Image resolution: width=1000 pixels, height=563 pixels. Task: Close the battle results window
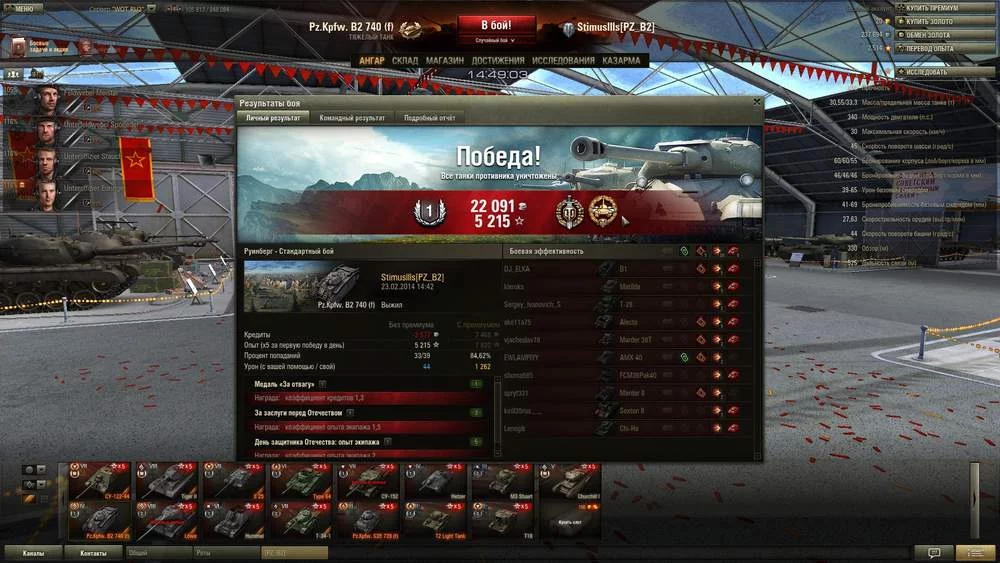tap(756, 102)
